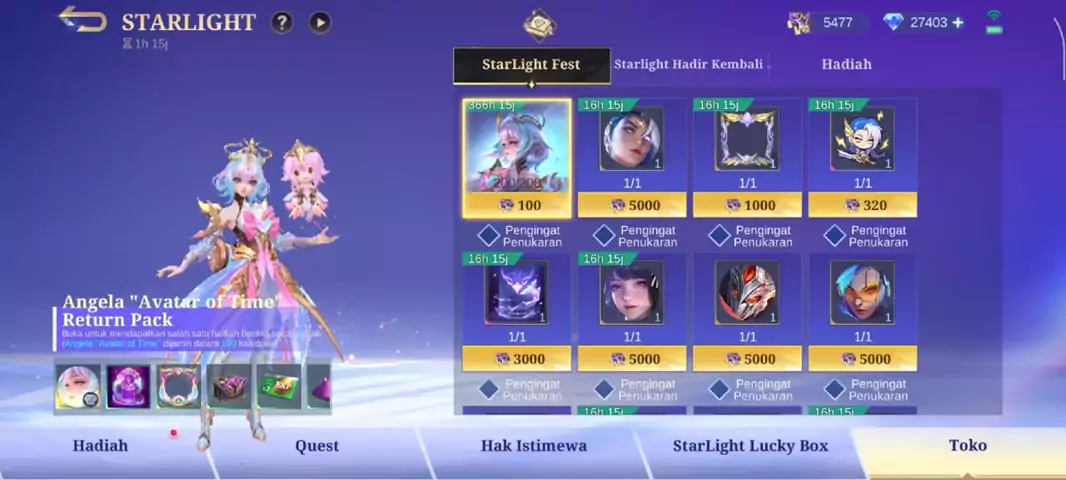
Task: Pick the chibi item priced at 320
Action: click(862, 157)
